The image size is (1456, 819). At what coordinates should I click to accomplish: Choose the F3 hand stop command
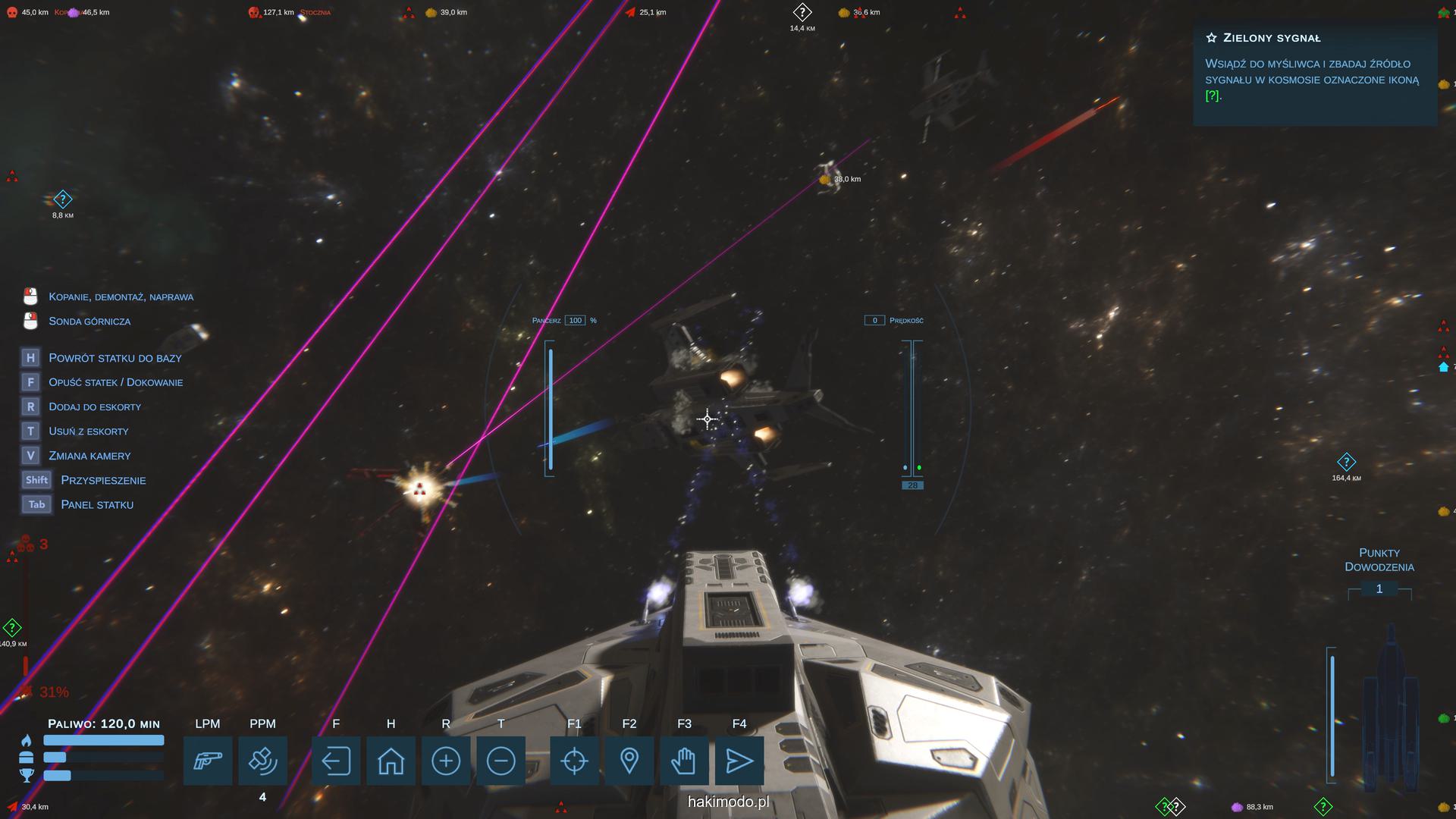[x=684, y=761]
